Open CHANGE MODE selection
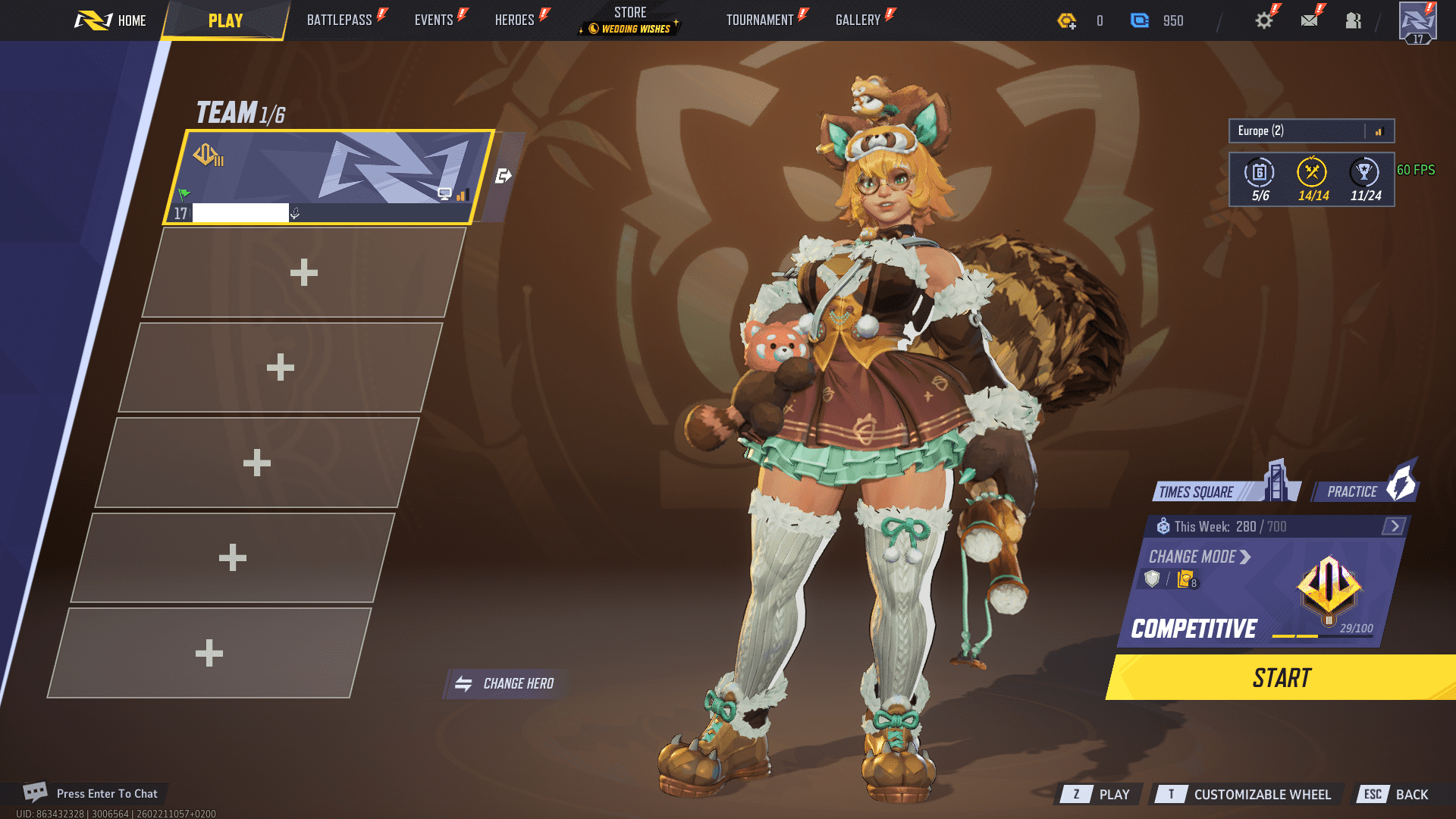Screen dimensions: 1456x819 [1199, 557]
